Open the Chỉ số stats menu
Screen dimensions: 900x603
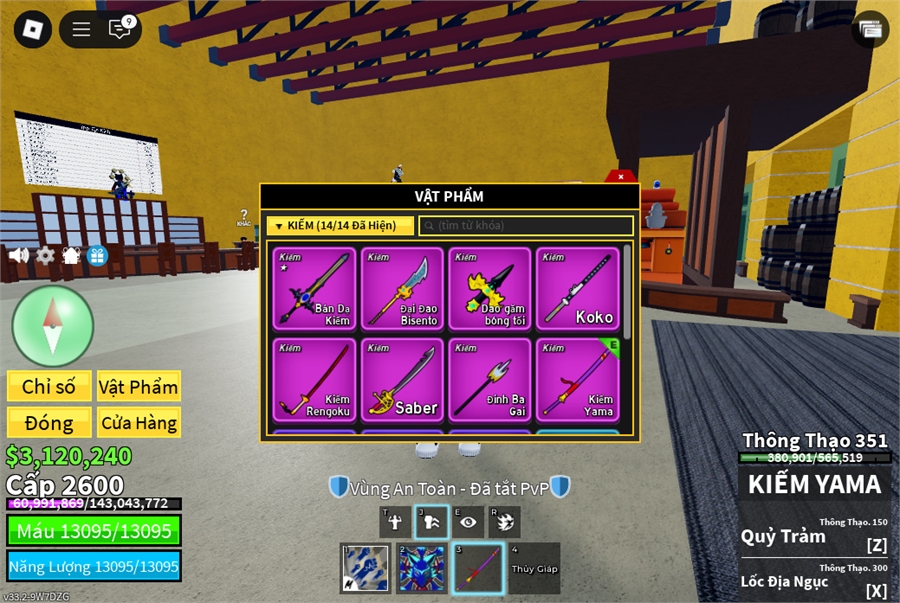pos(49,387)
